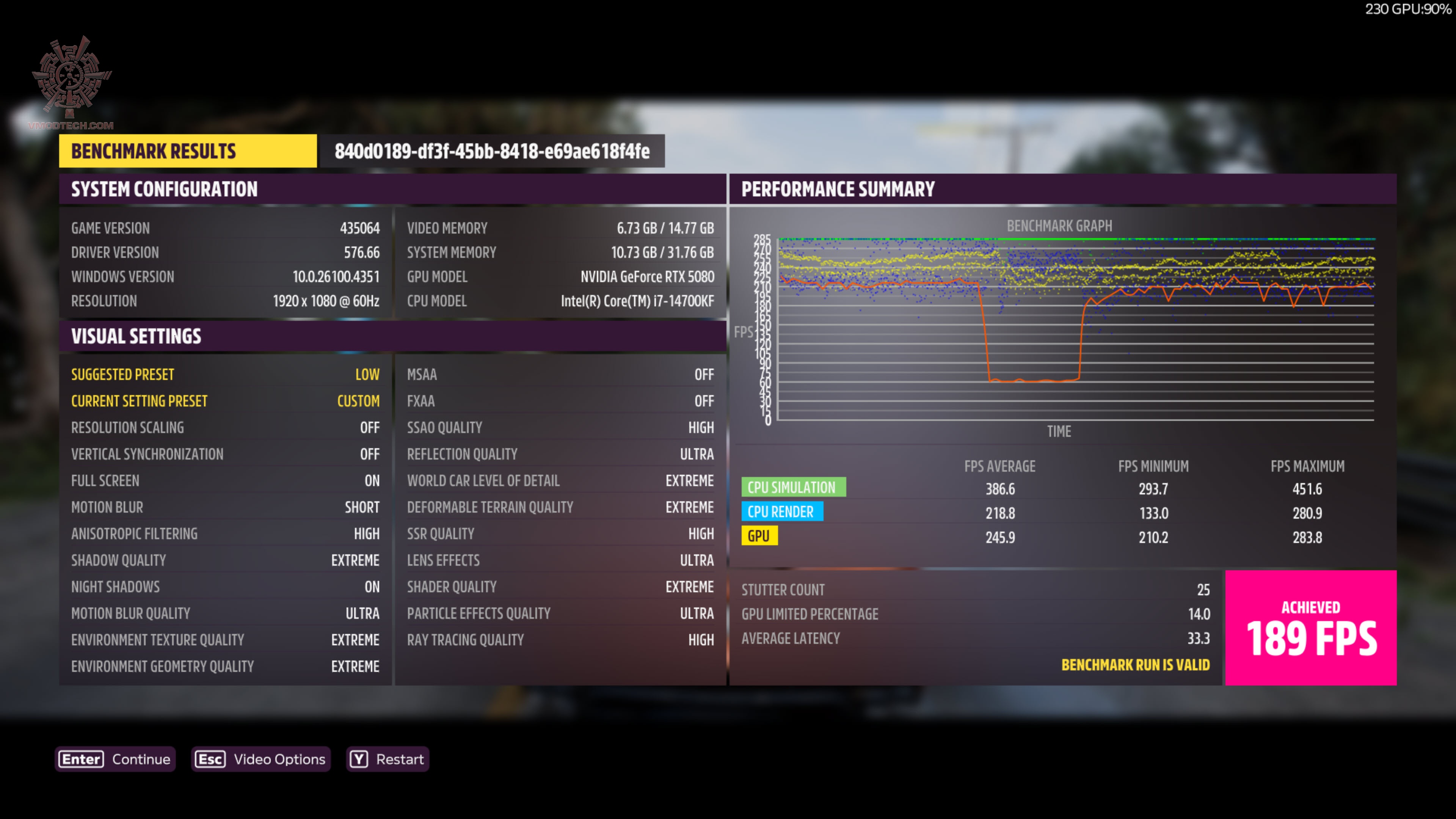This screenshot has width=1456, height=819.
Task: Enable MSAA anti-aliasing
Action: [560, 373]
